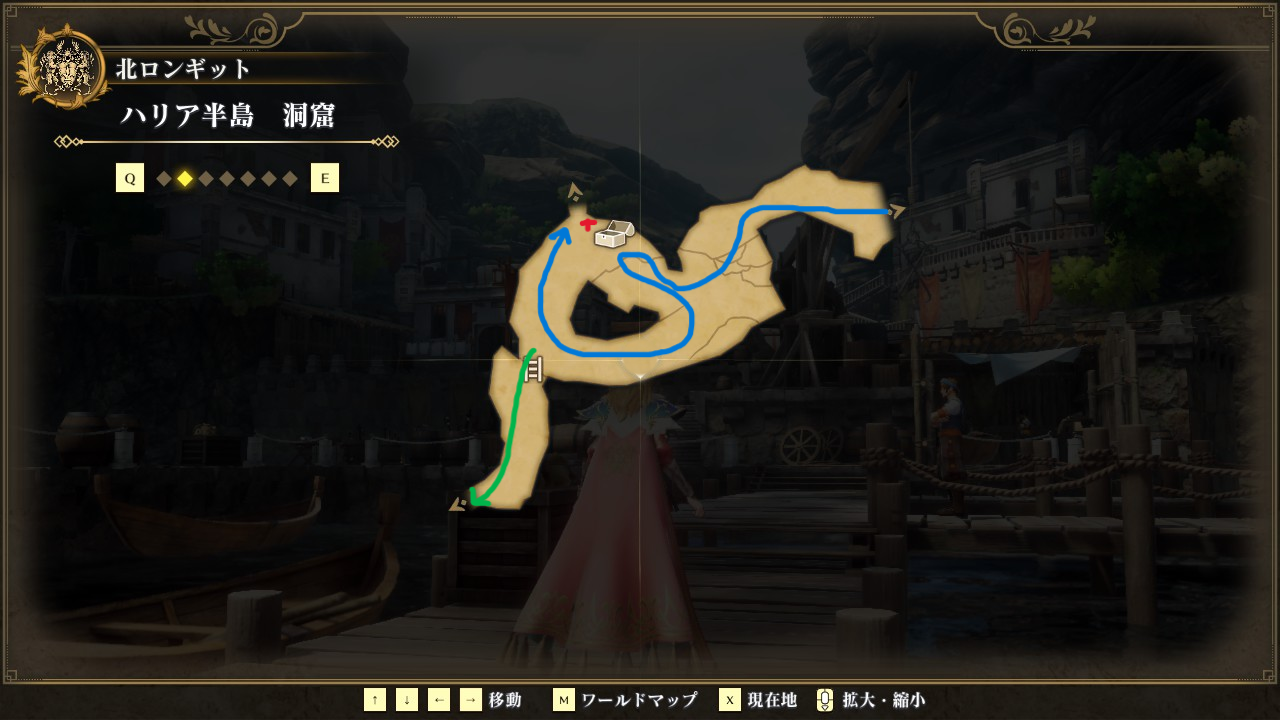Select the red marker beside the chest
The width and height of the screenshot is (1280, 720).
pyautogui.click(x=588, y=224)
